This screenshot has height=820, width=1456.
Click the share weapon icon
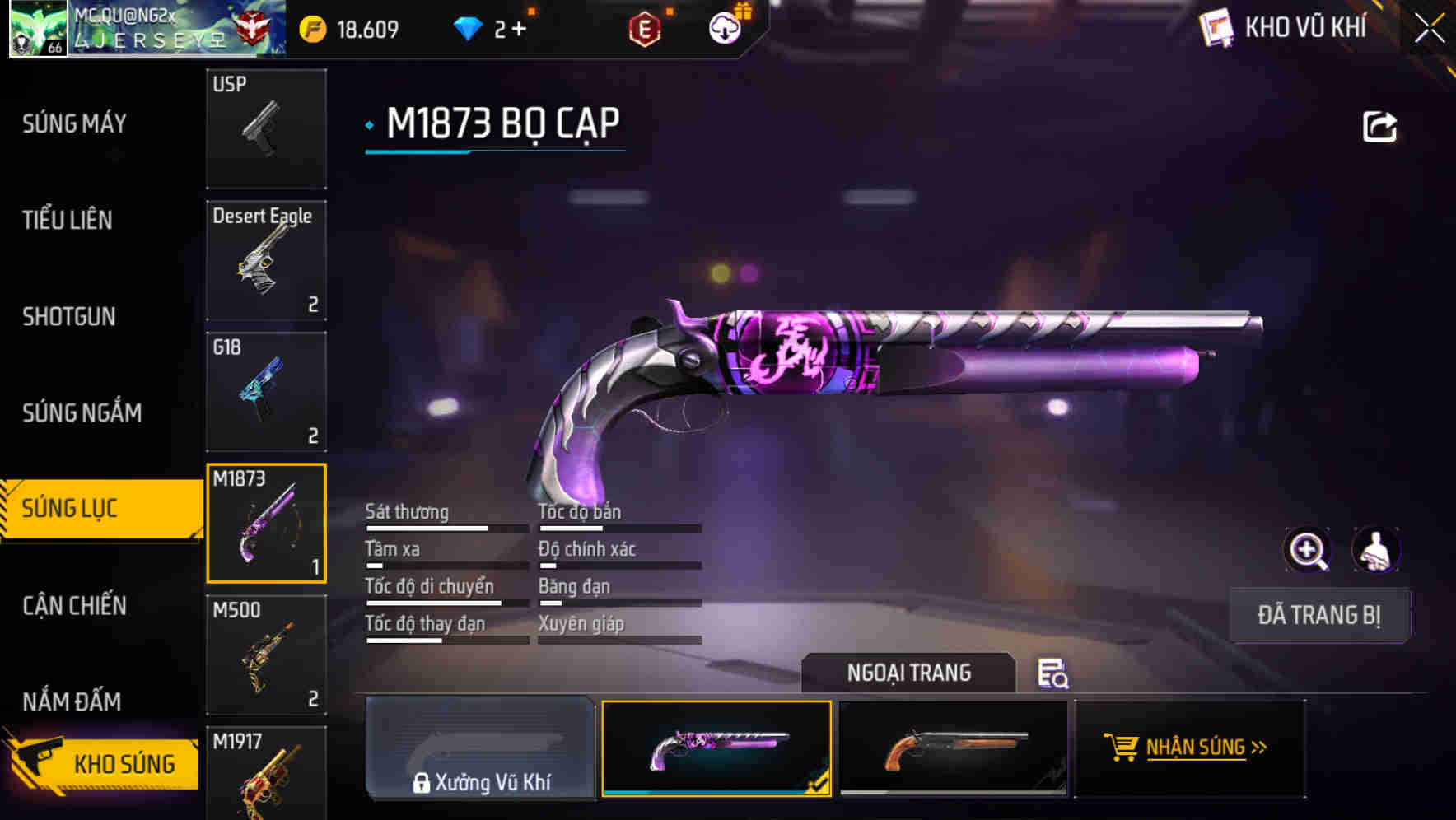[x=1379, y=124]
